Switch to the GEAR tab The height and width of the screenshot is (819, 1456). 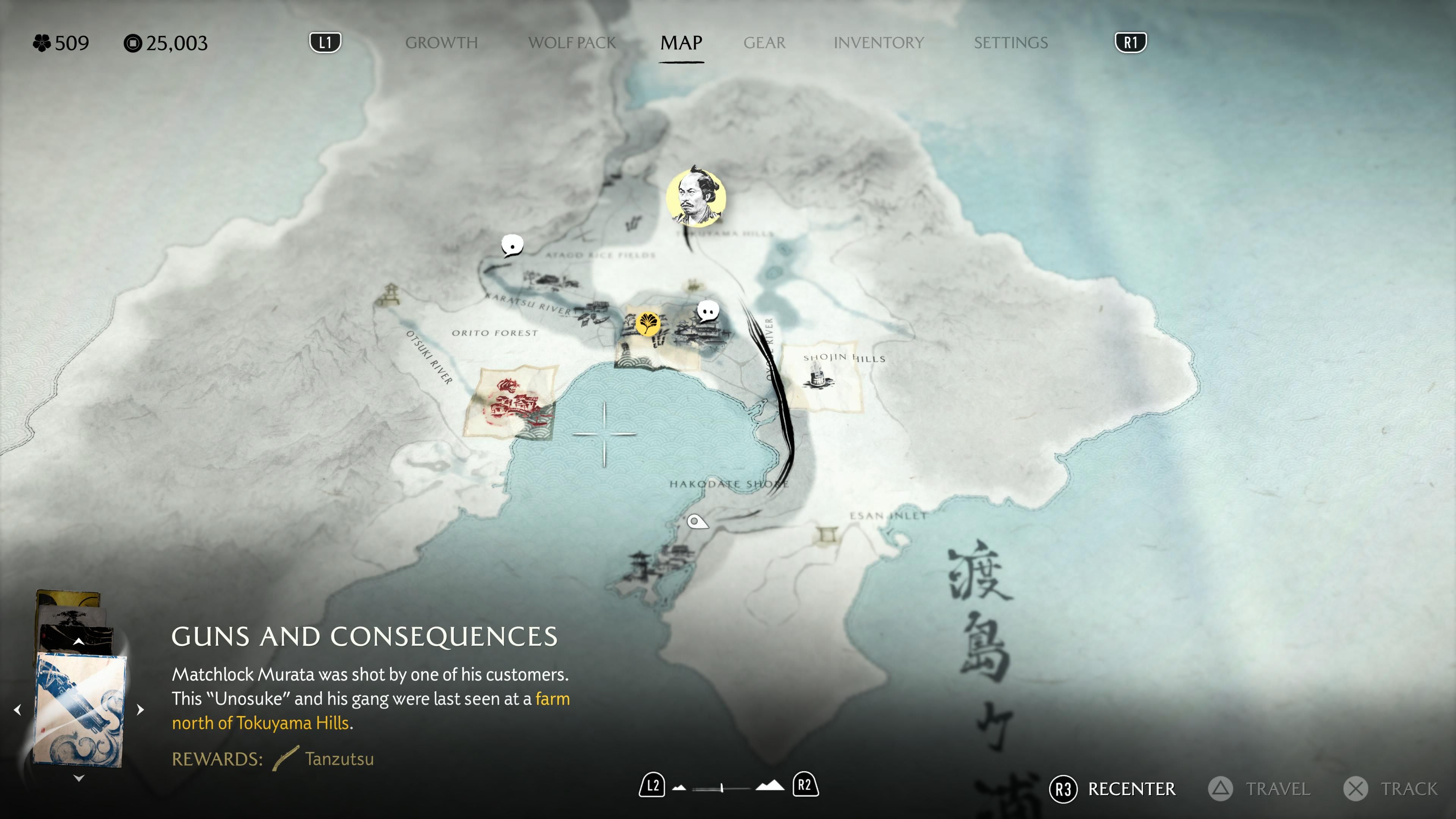pyautogui.click(x=765, y=43)
